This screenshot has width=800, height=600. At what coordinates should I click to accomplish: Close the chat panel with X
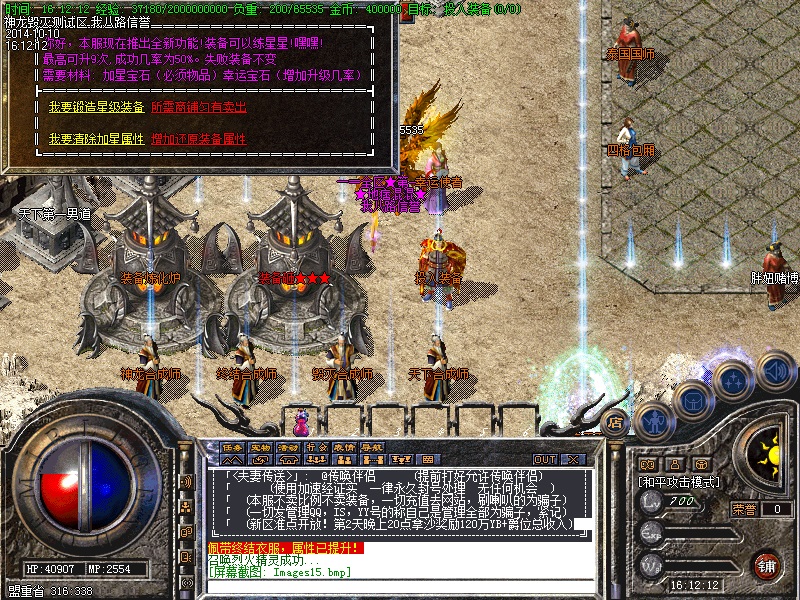point(573,459)
